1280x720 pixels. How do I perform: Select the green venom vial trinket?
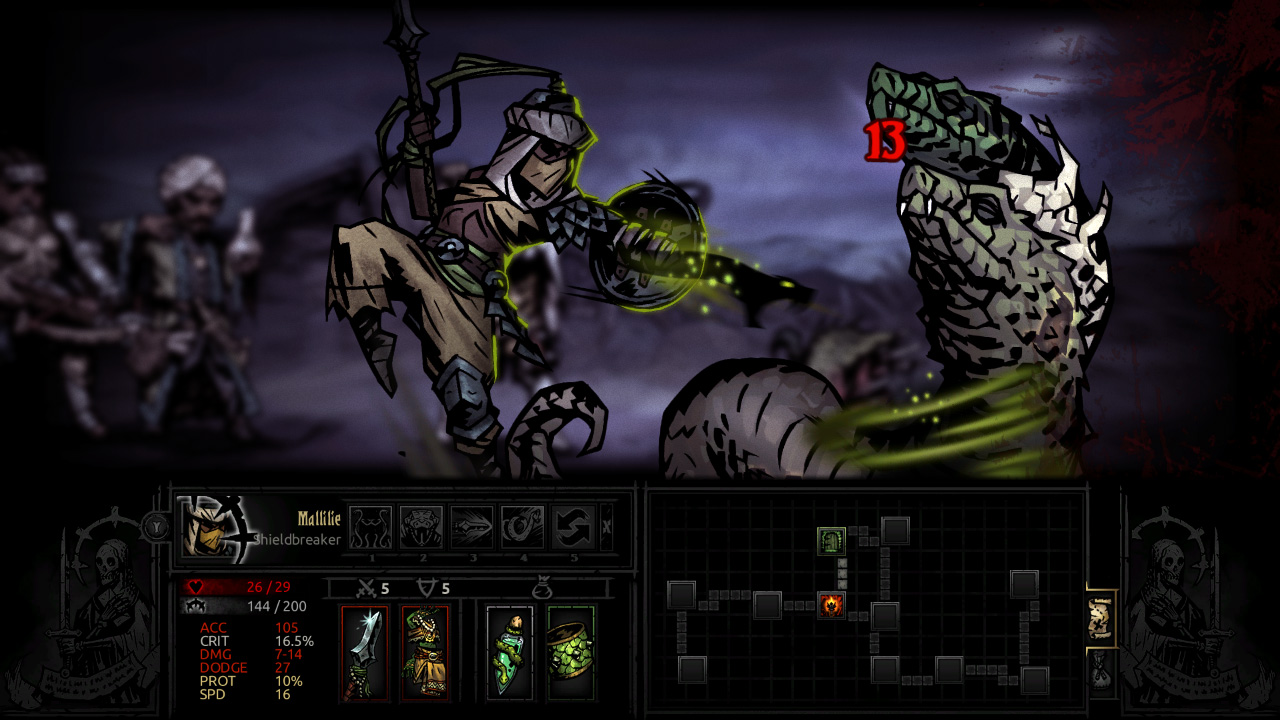coord(508,654)
